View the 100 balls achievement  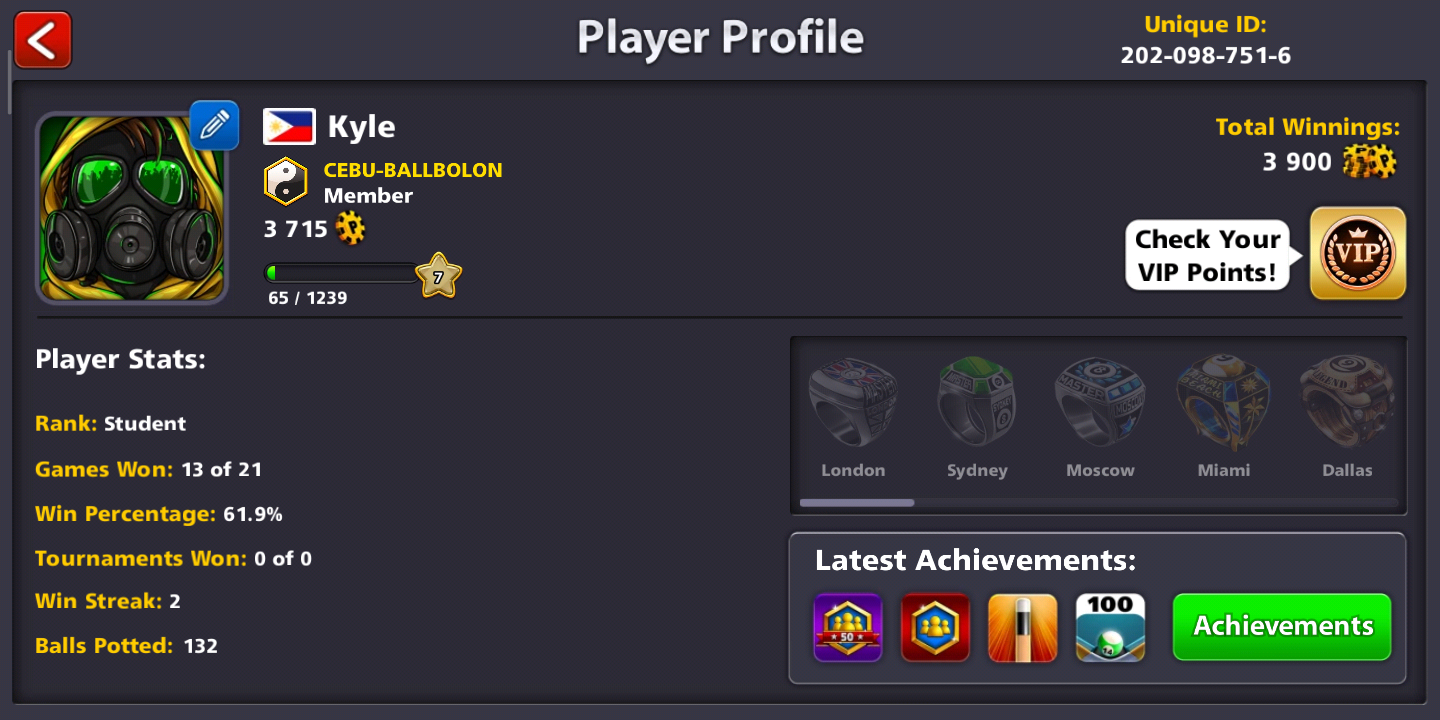pos(1110,628)
